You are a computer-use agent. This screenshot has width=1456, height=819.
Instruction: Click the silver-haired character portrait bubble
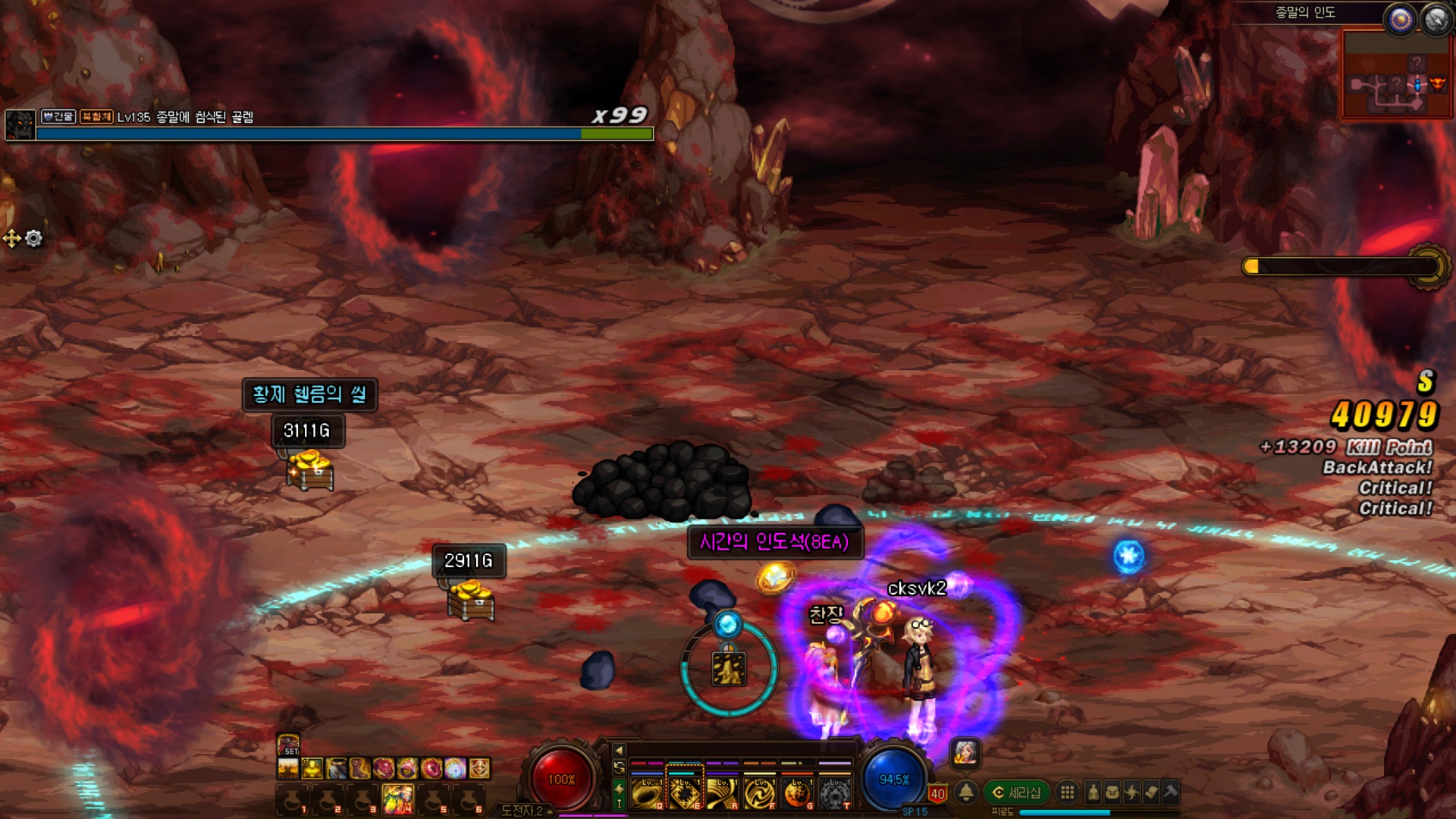[x=965, y=752]
